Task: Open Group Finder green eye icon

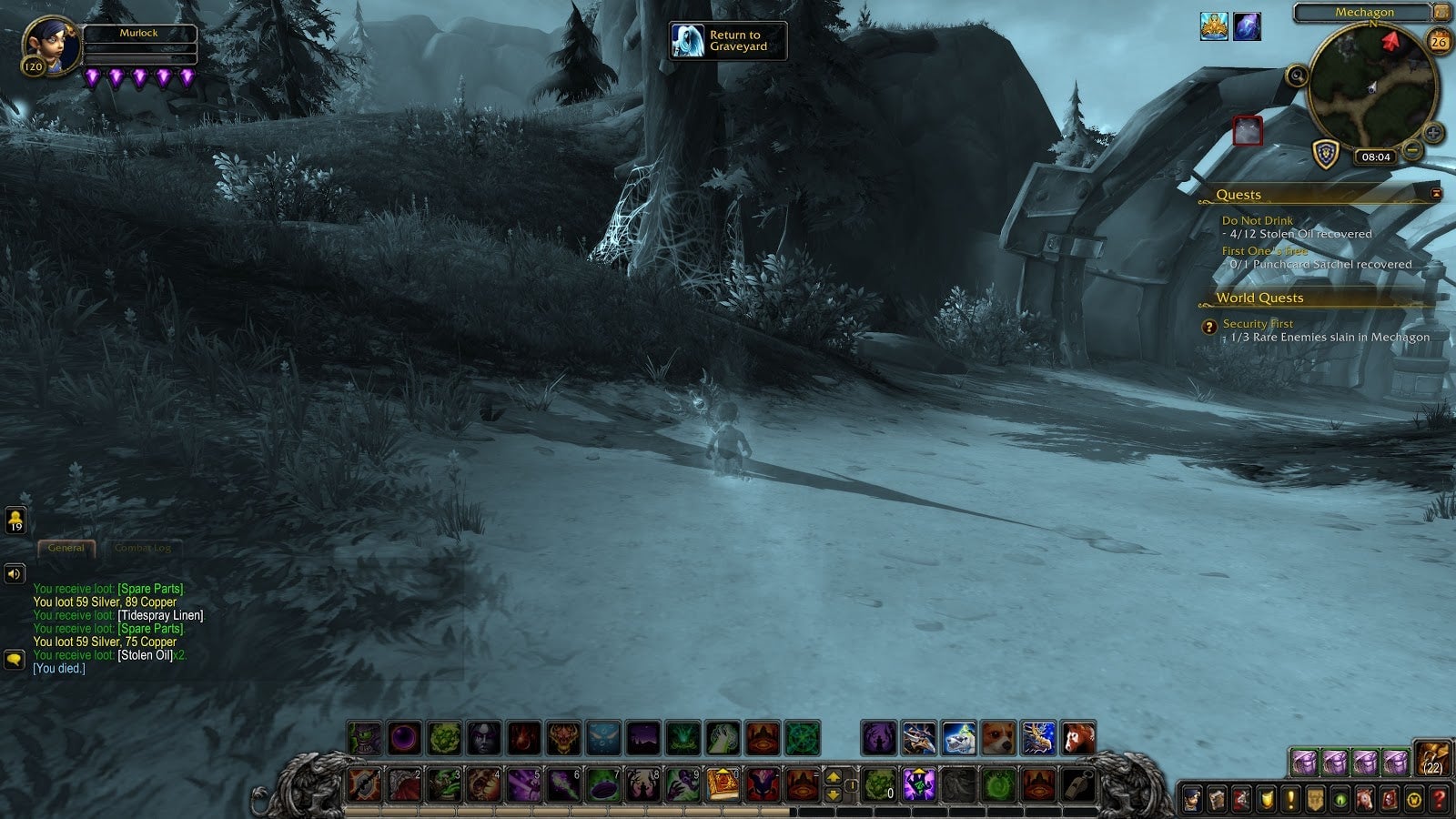Action: pos(1340,797)
